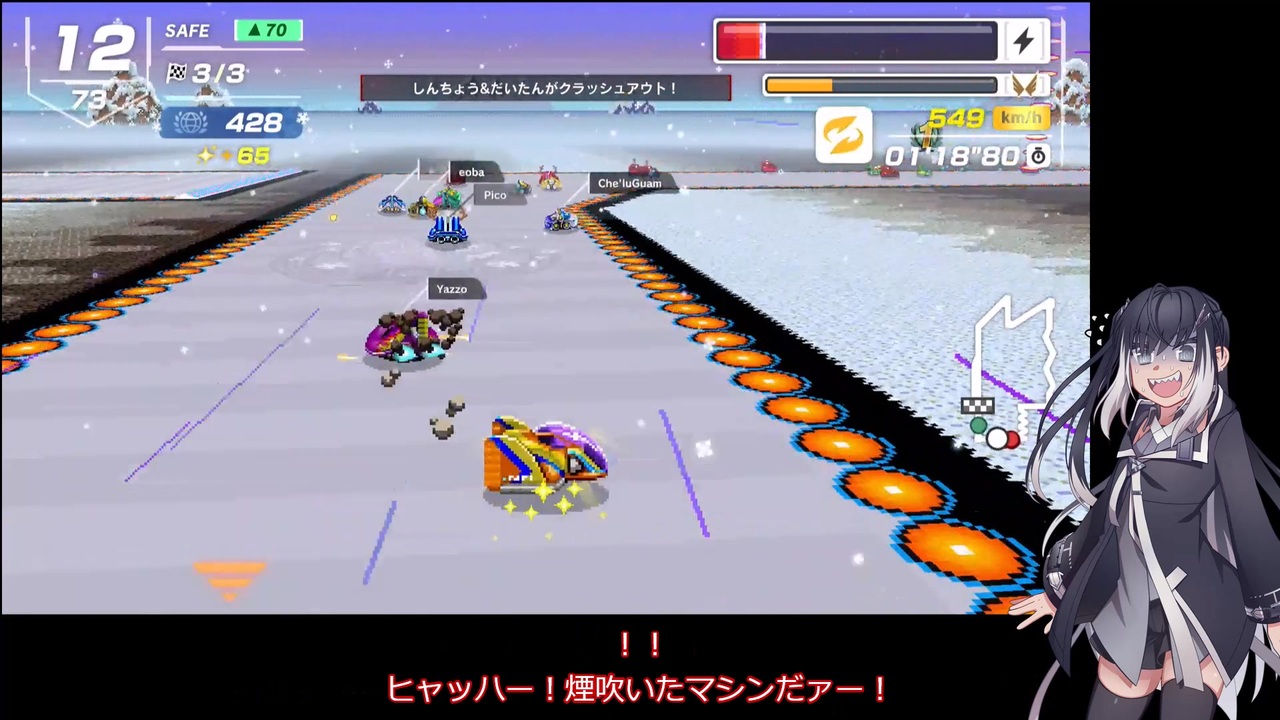The height and width of the screenshot is (720, 1280).
Task: Click the checkered finish marker on the minimap
Action: click(x=977, y=405)
